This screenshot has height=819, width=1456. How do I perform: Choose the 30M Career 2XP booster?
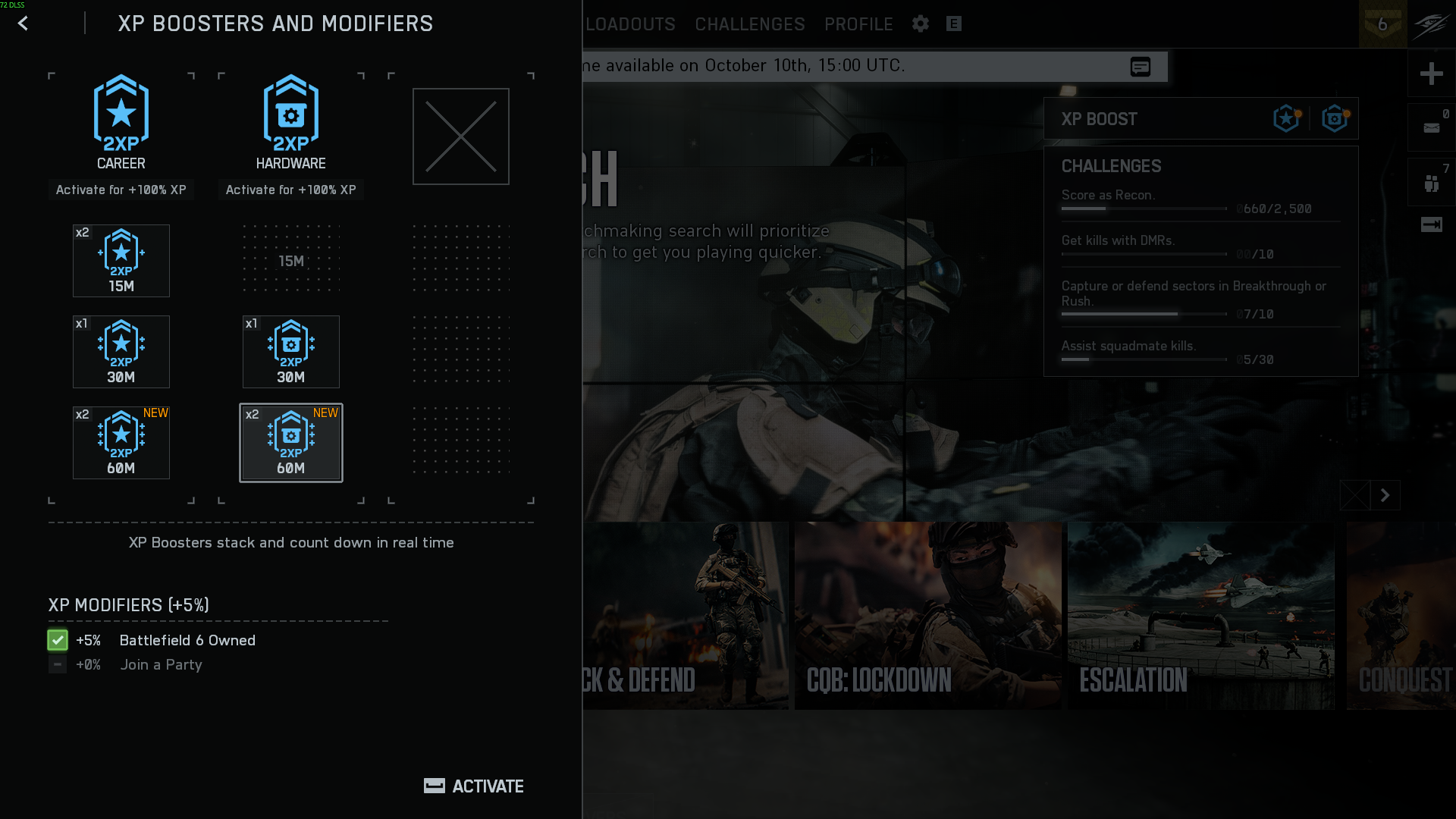(x=121, y=352)
